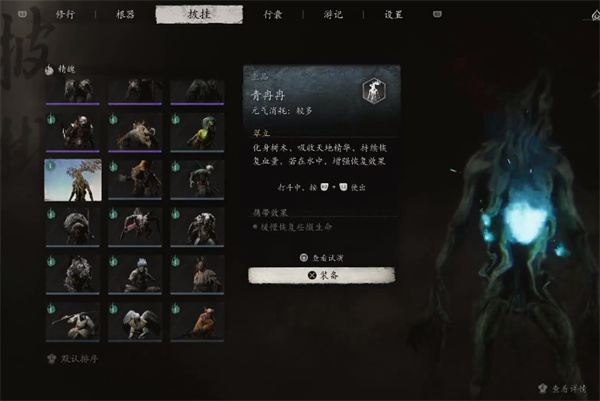Open the 根器 tab
Image resolution: width=600 pixels, height=401 pixels.
point(124,15)
